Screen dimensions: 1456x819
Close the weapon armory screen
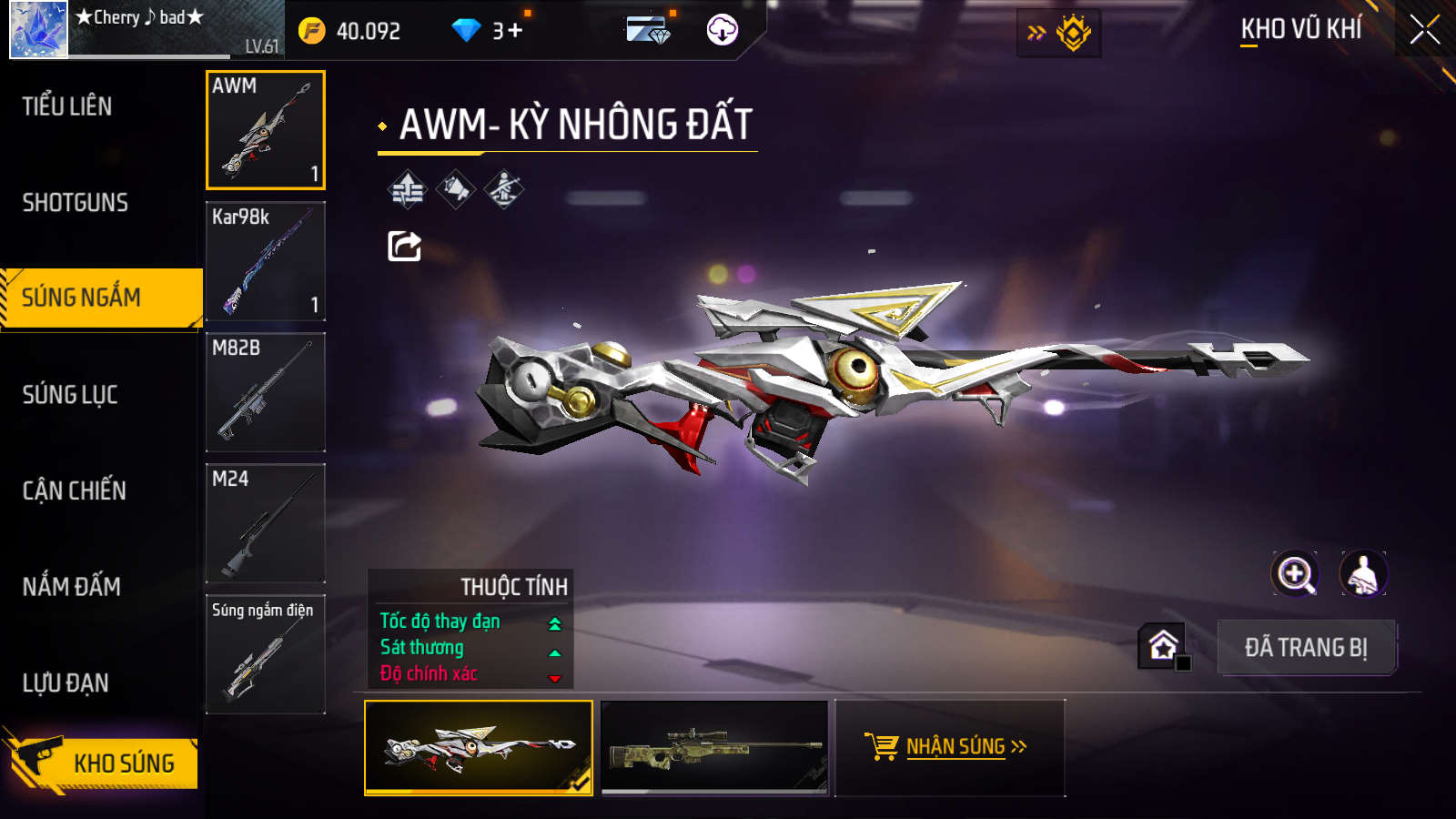[1424, 30]
